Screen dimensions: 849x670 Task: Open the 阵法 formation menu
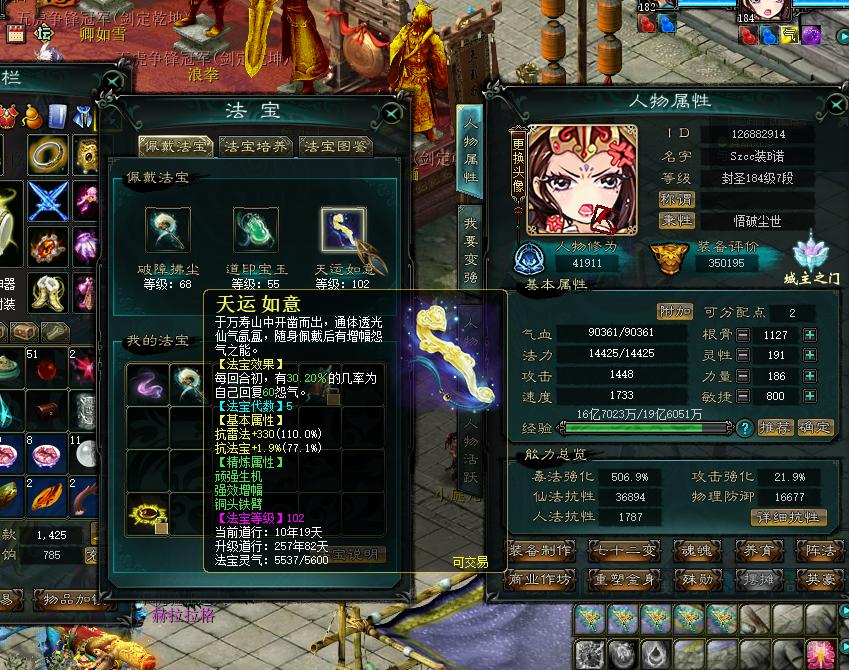point(820,550)
